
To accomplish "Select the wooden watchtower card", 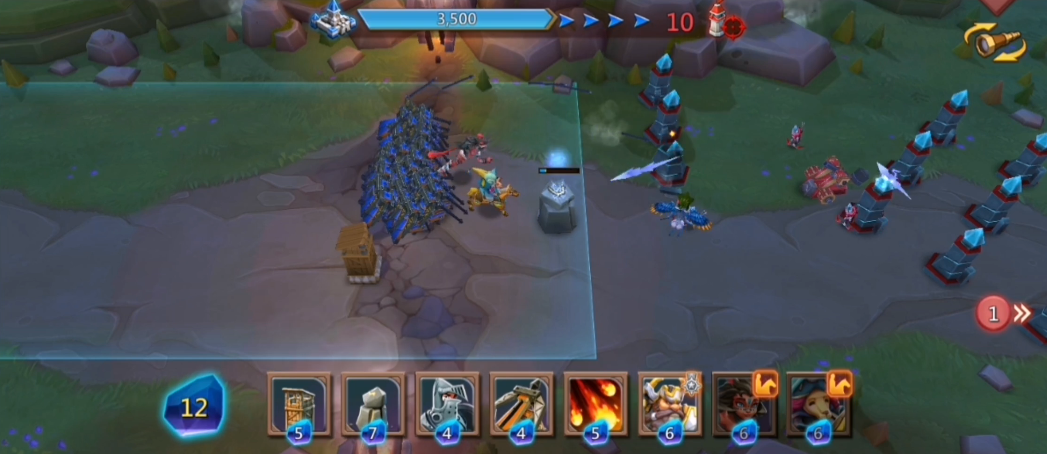I will point(299,404).
